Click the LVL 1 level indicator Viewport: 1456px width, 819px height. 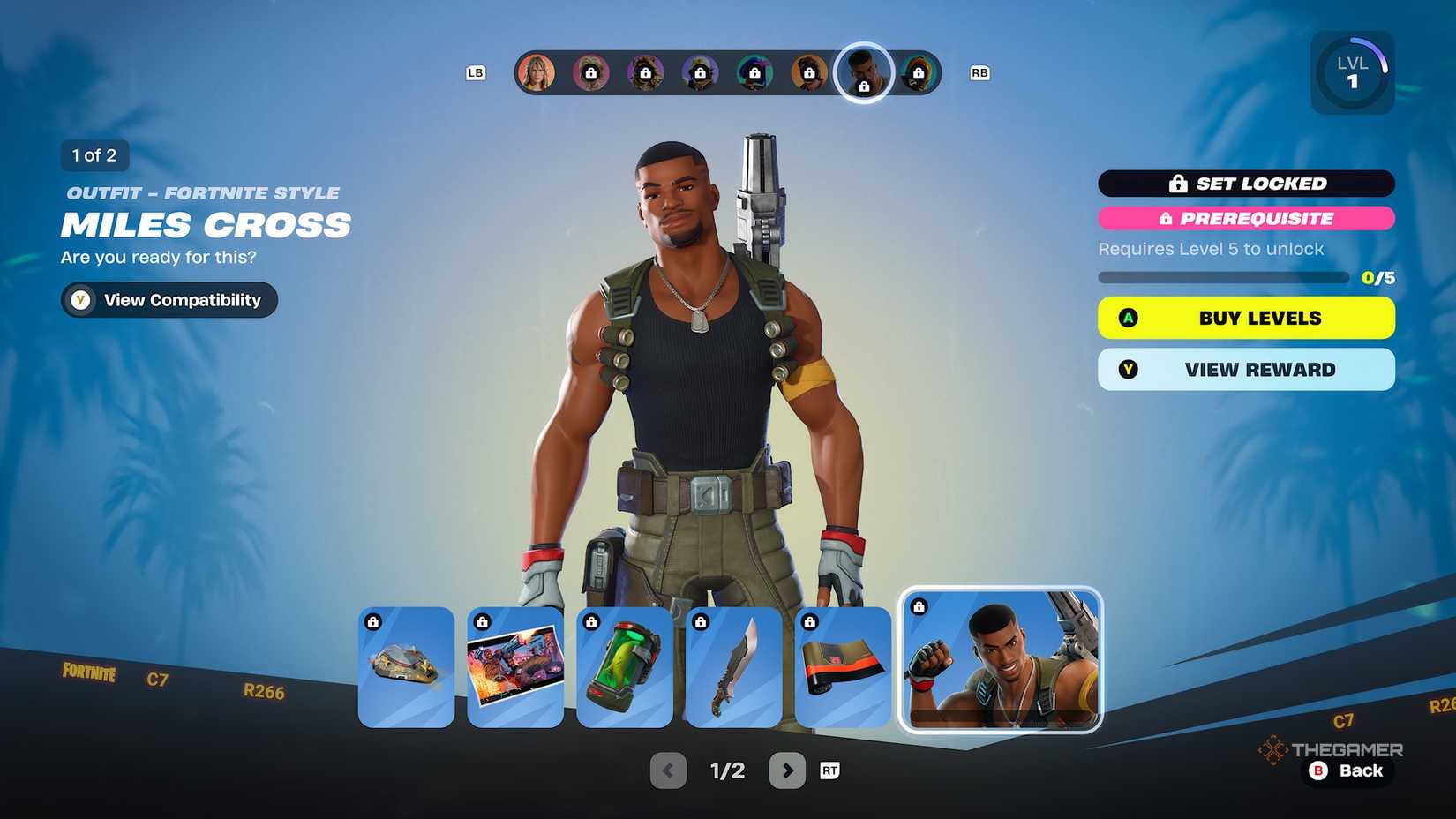pyautogui.click(x=1352, y=72)
